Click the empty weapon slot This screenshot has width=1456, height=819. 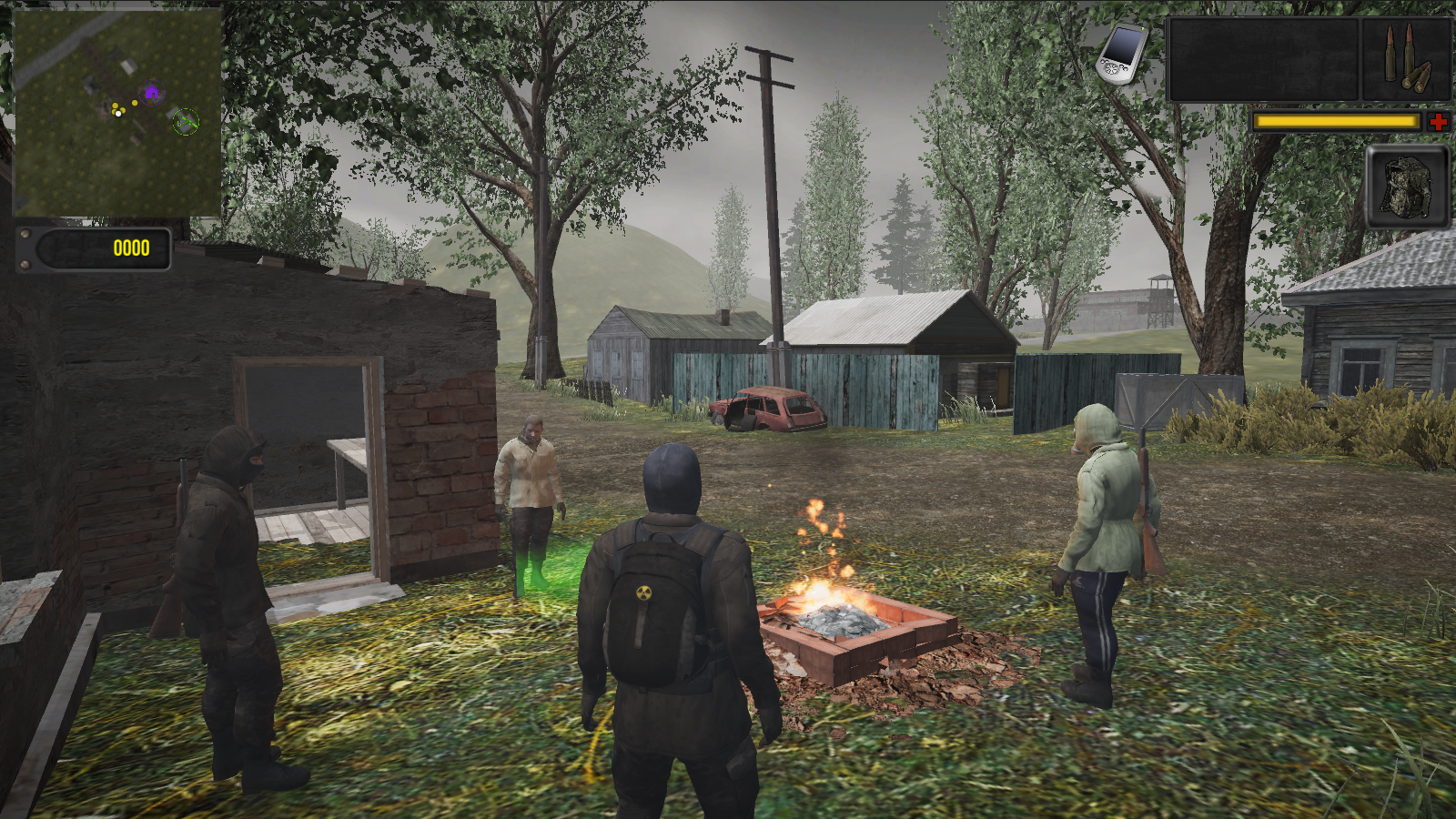click(1263, 59)
